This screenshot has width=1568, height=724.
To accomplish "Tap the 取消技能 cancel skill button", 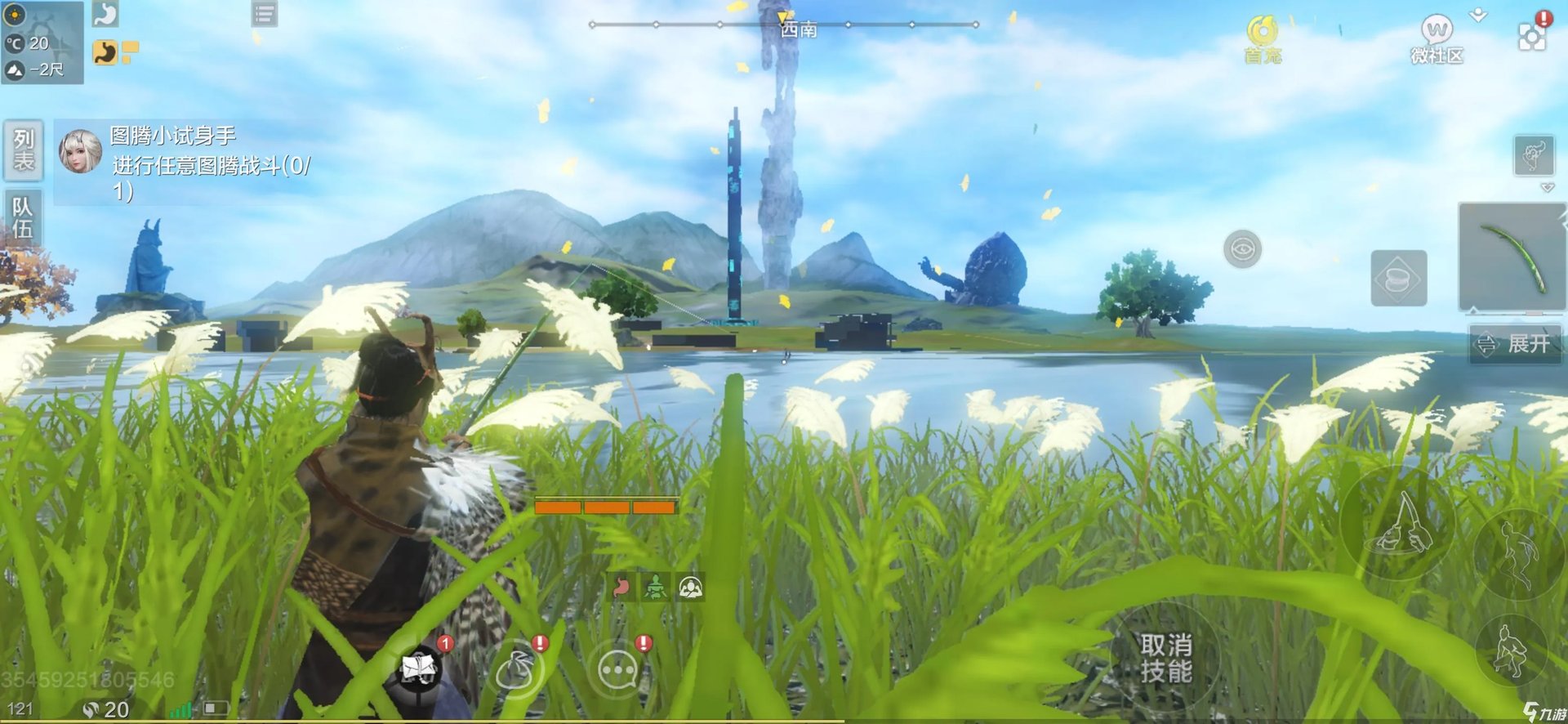I will (1165, 659).
